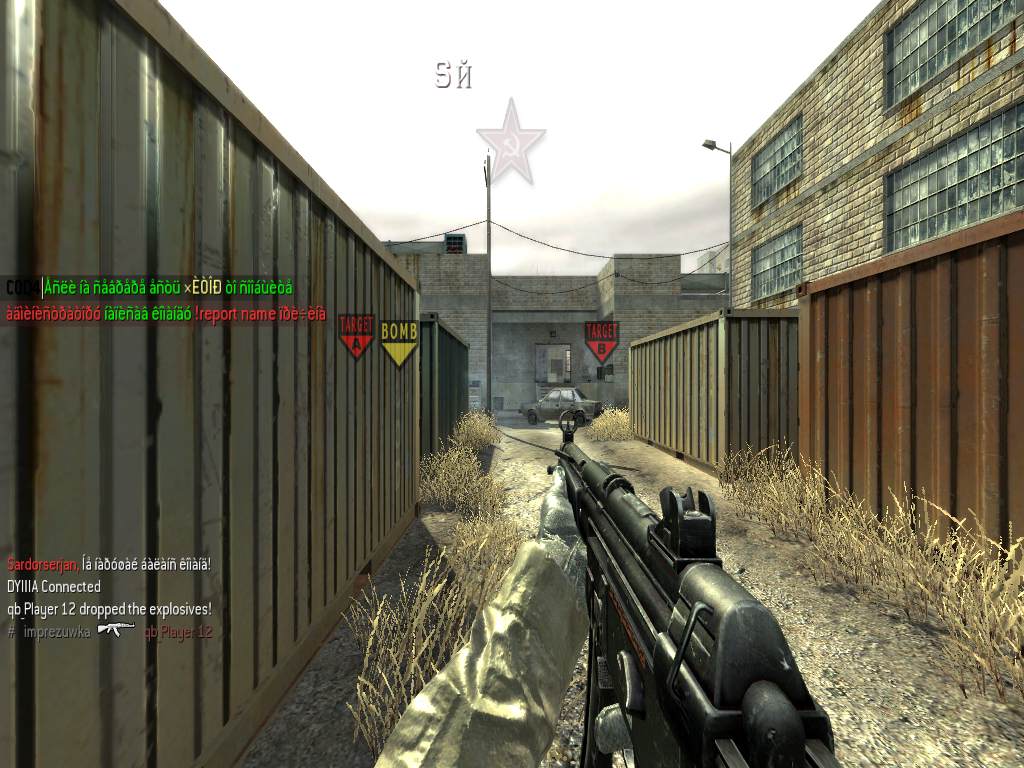Click the red star faction emblem
Image resolution: width=1024 pixels, height=768 pixels.
[510, 142]
